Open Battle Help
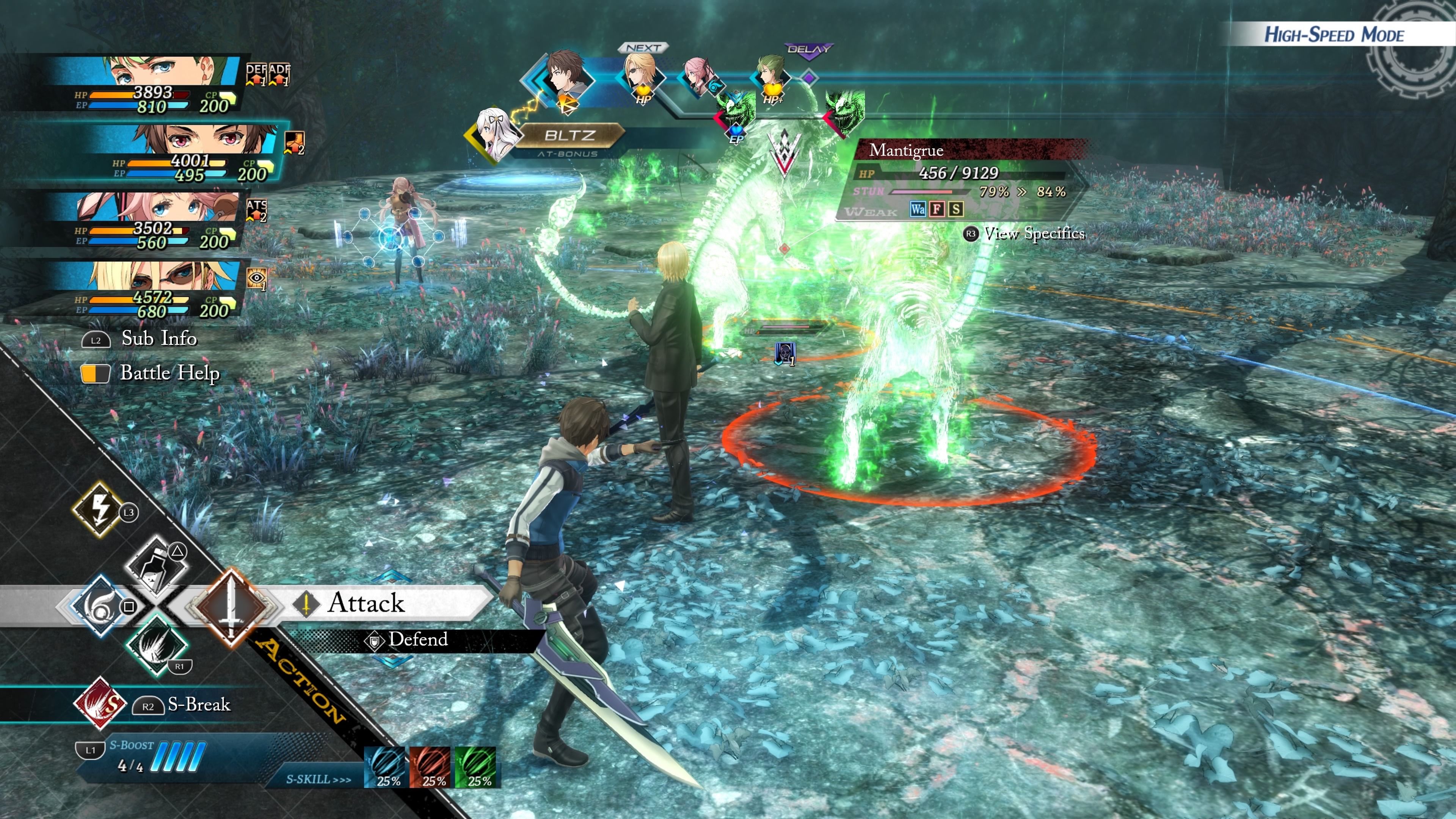Image resolution: width=1456 pixels, height=819 pixels. [x=168, y=373]
